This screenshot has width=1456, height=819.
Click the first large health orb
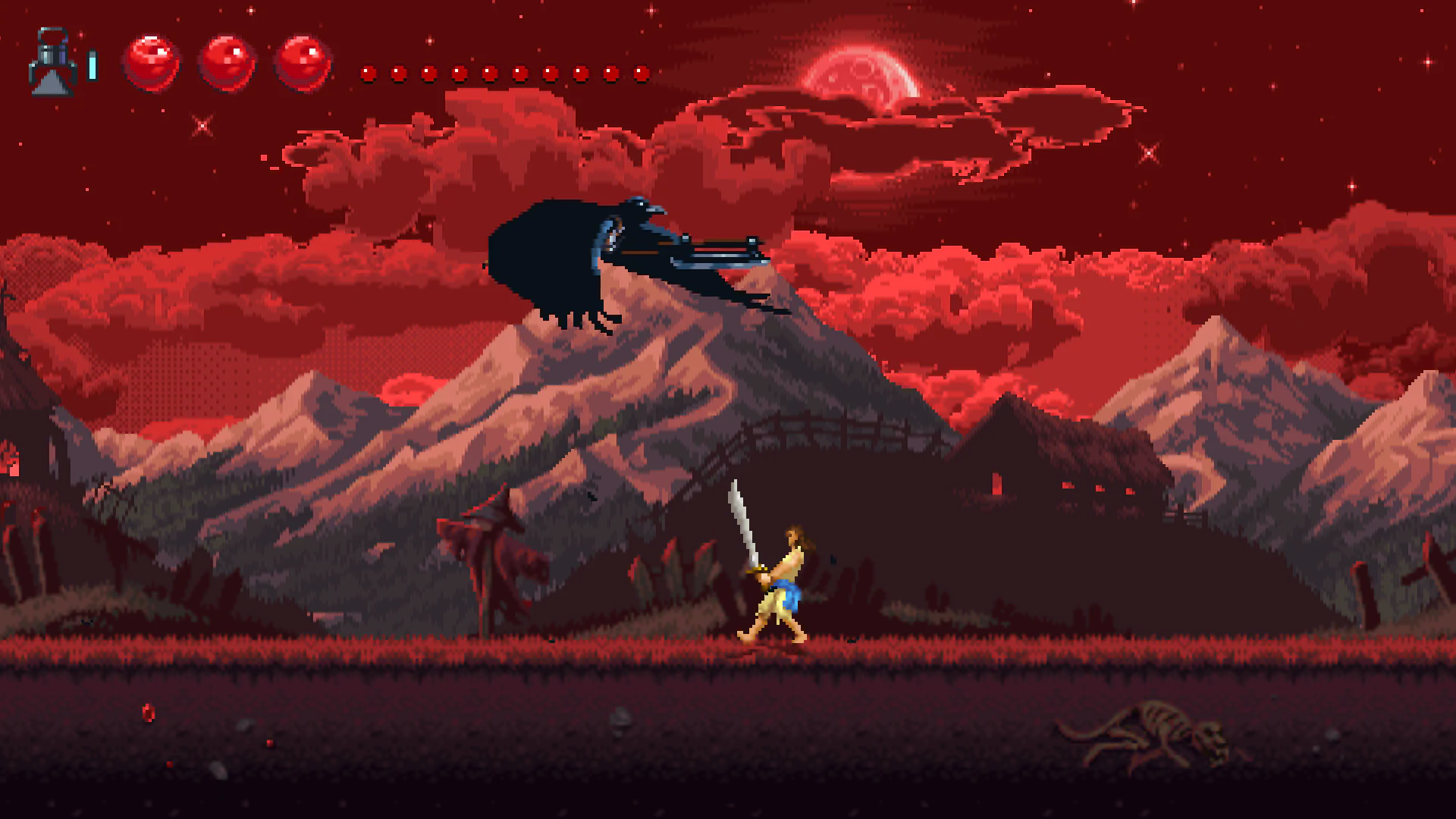(152, 62)
